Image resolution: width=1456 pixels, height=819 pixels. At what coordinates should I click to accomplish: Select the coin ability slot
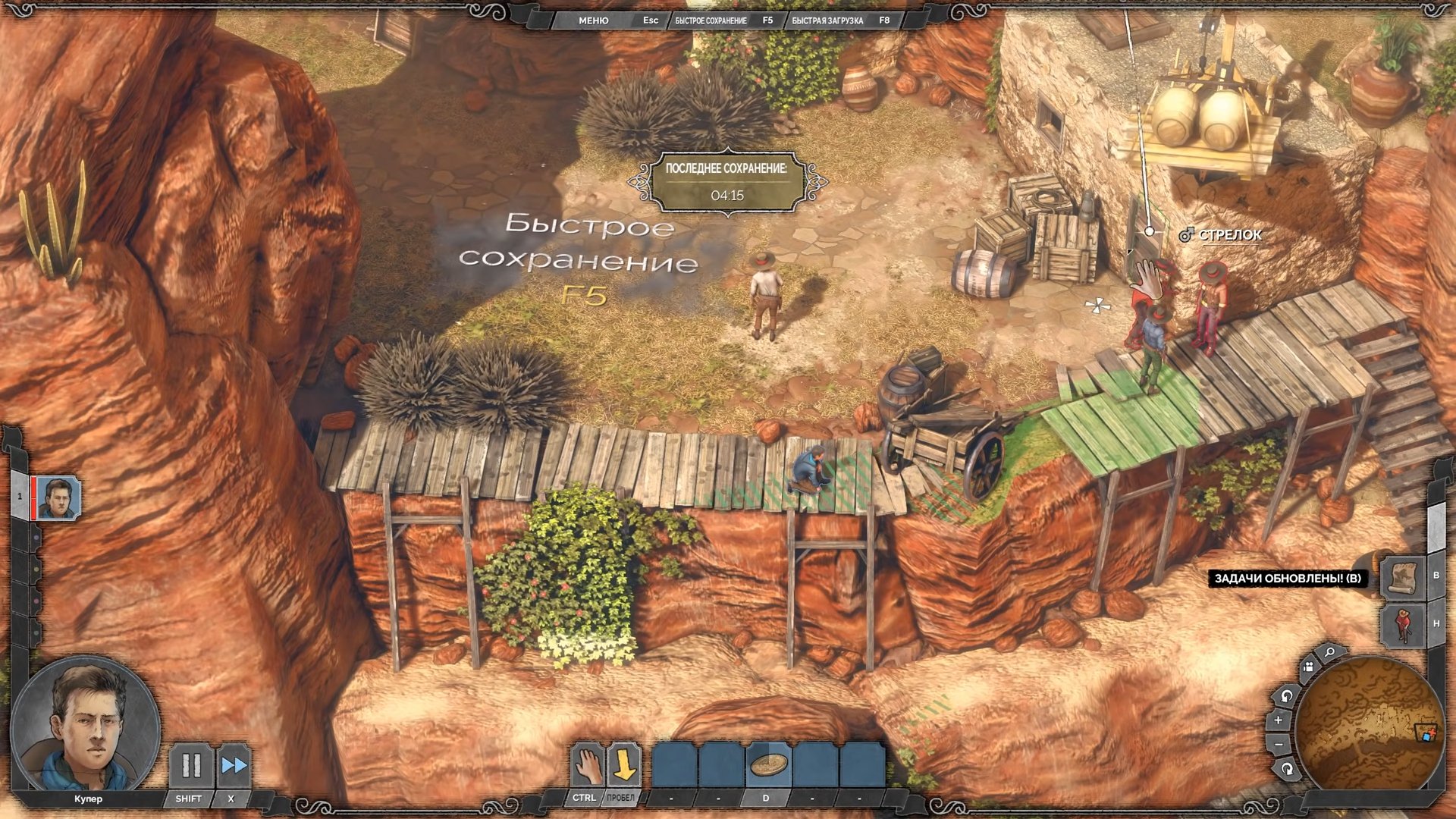click(767, 766)
